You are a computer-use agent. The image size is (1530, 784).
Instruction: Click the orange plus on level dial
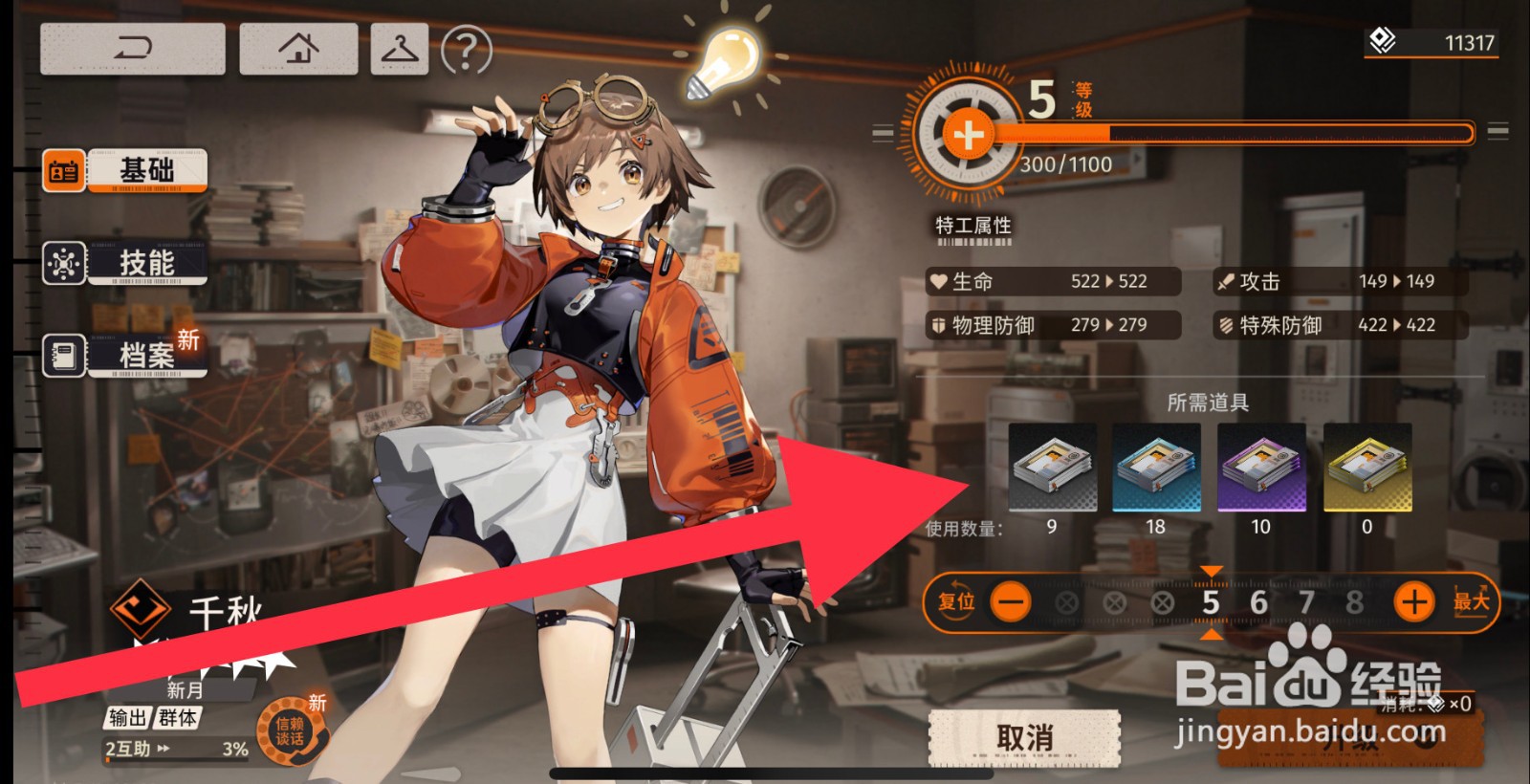coord(968,135)
